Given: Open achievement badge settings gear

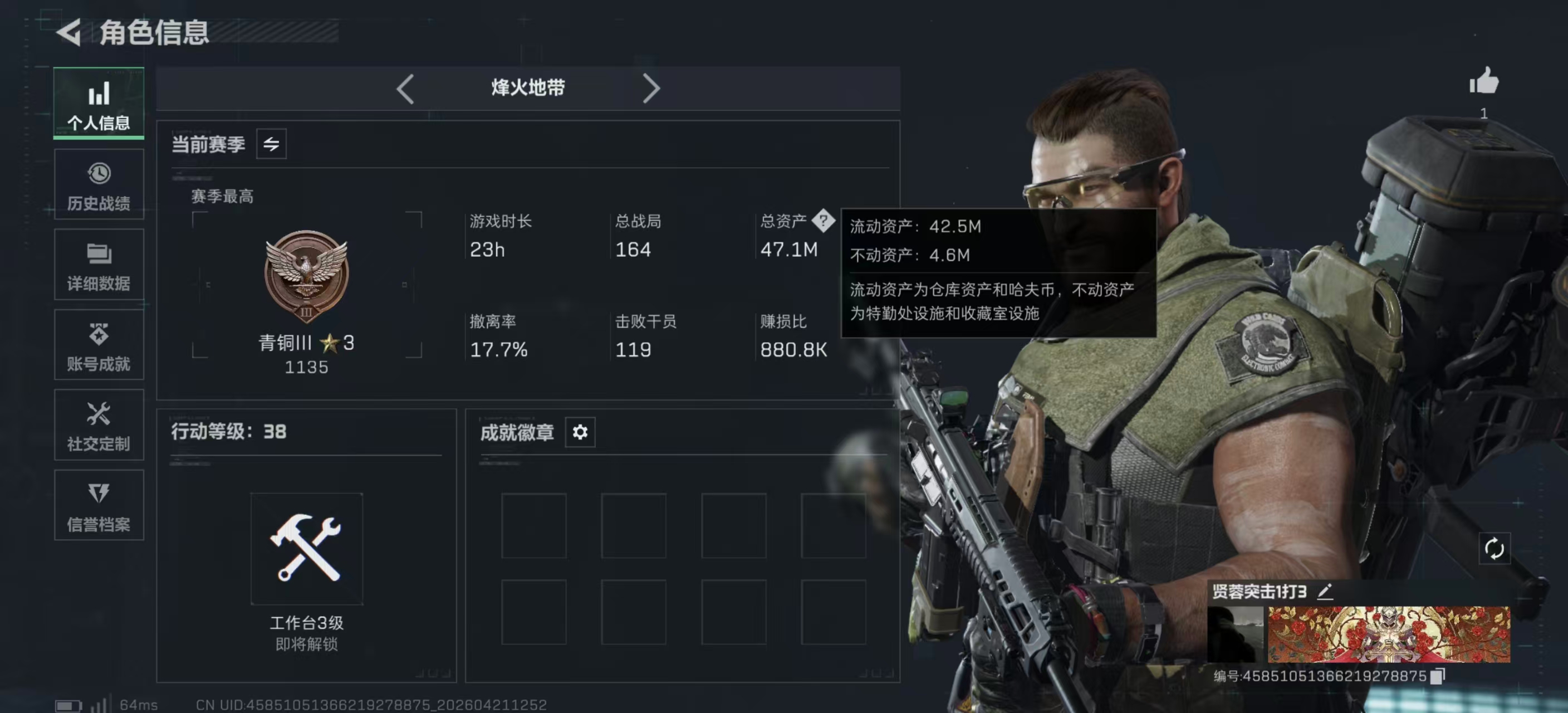Looking at the screenshot, I should click(581, 432).
